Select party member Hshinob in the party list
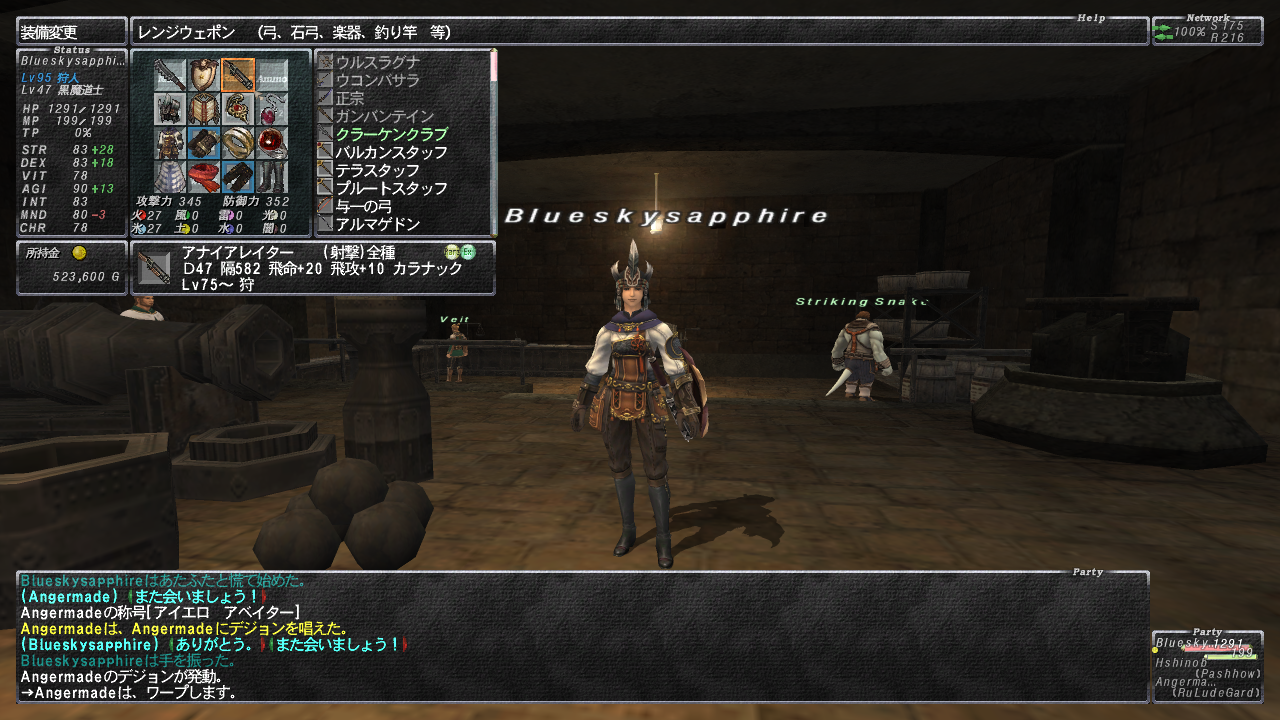 coord(1182,662)
